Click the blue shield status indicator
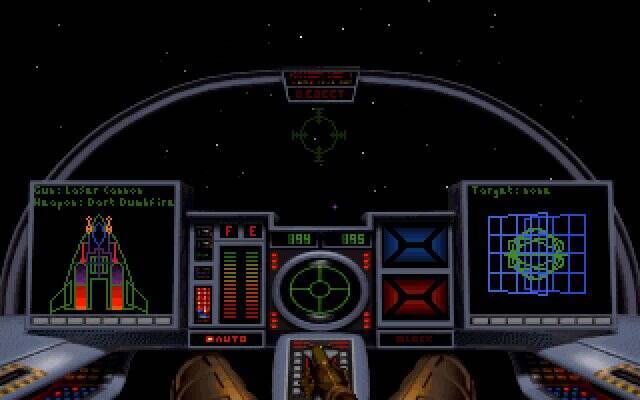The width and height of the screenshot is (640, 400). click(414, 246)
